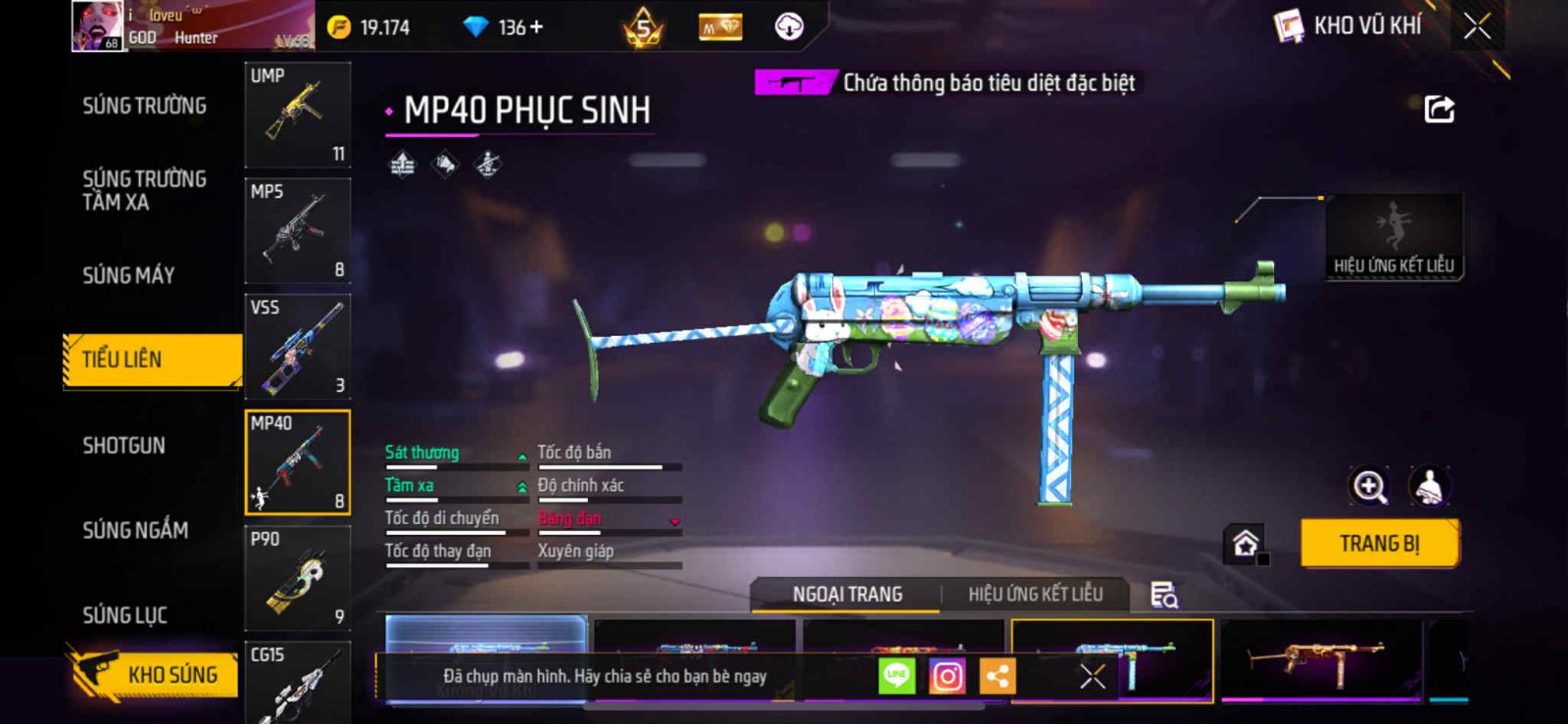Switch to the HIỆU ỨNG KẾT LIỄU tab
1568x724 pixels.
click(1035, 594)
